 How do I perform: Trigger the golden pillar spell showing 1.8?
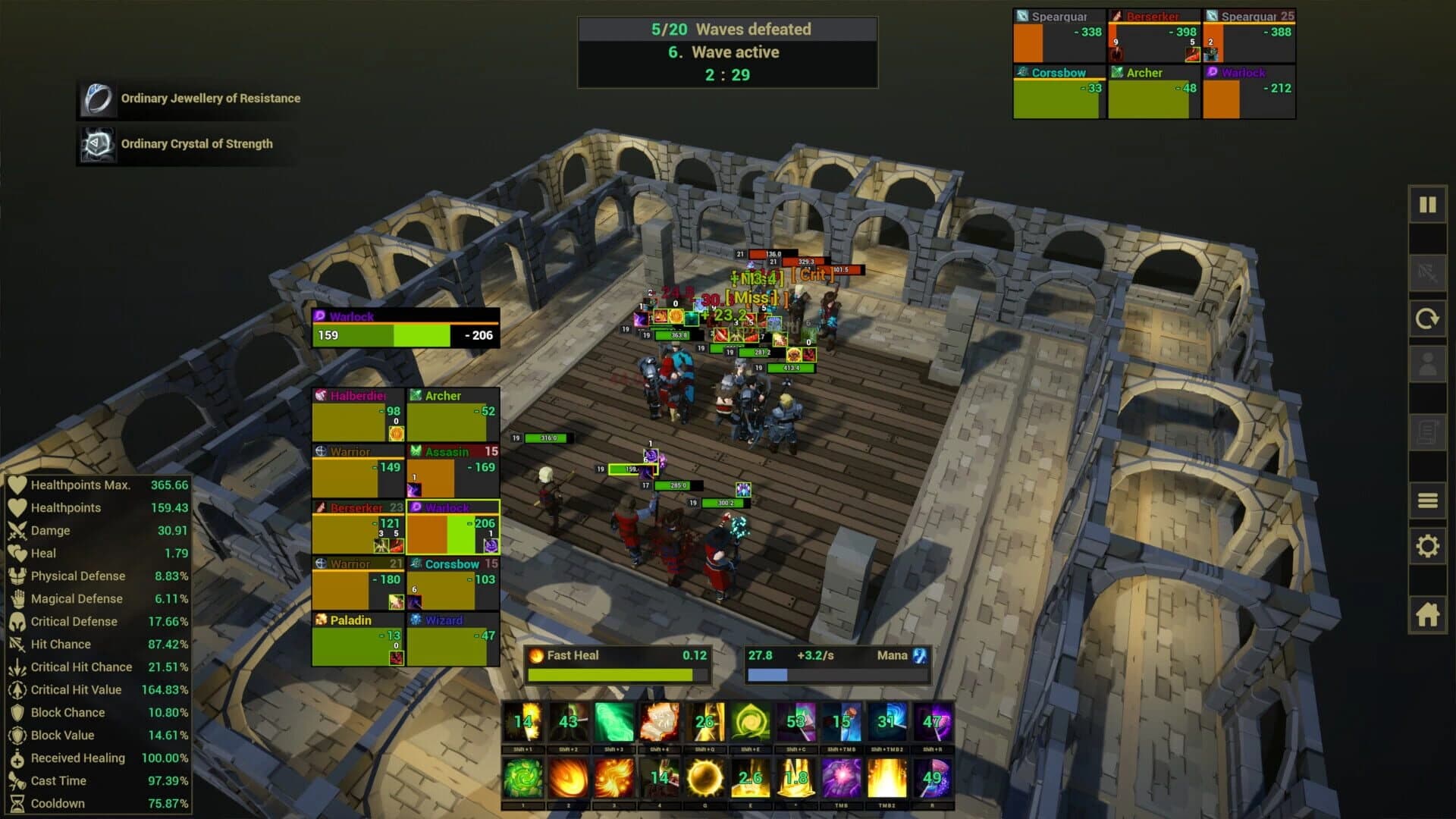click(795, 777)
